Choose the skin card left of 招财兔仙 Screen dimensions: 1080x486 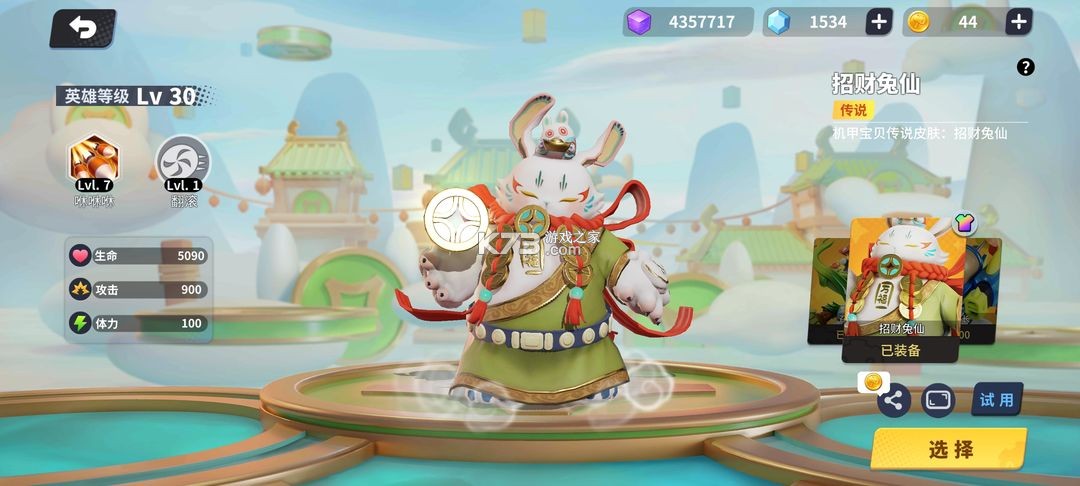828,290
